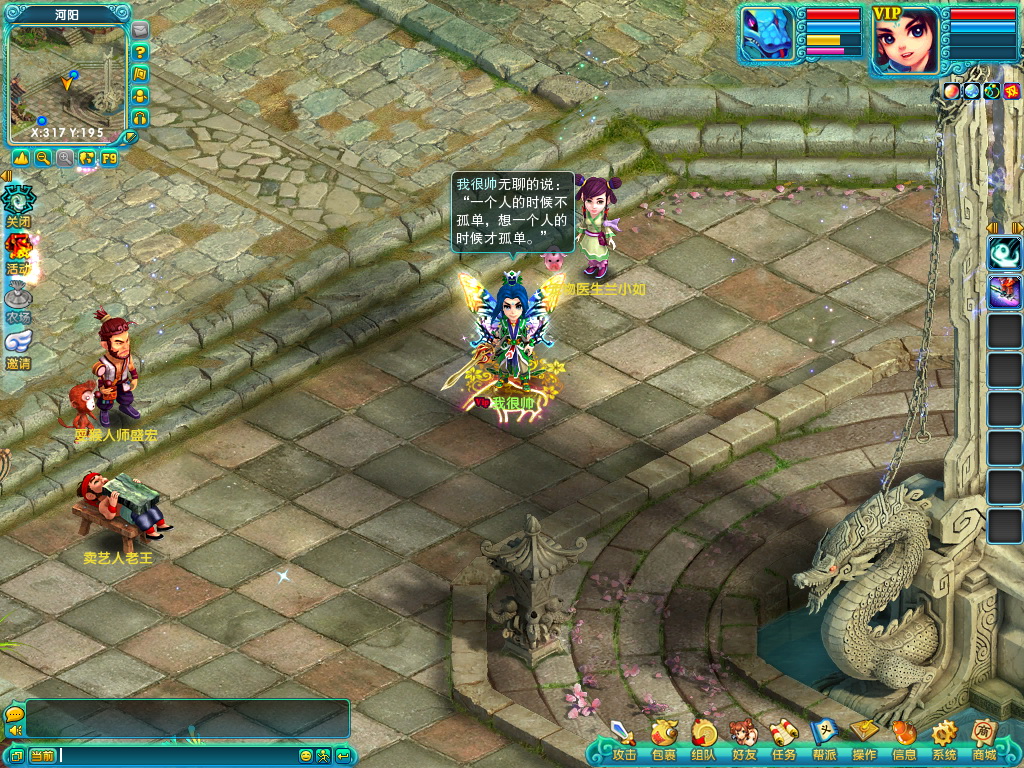This screenshot has width=1024, height=768.
Task: Open the 信息 gourd info panel
Action: (904, 738)
